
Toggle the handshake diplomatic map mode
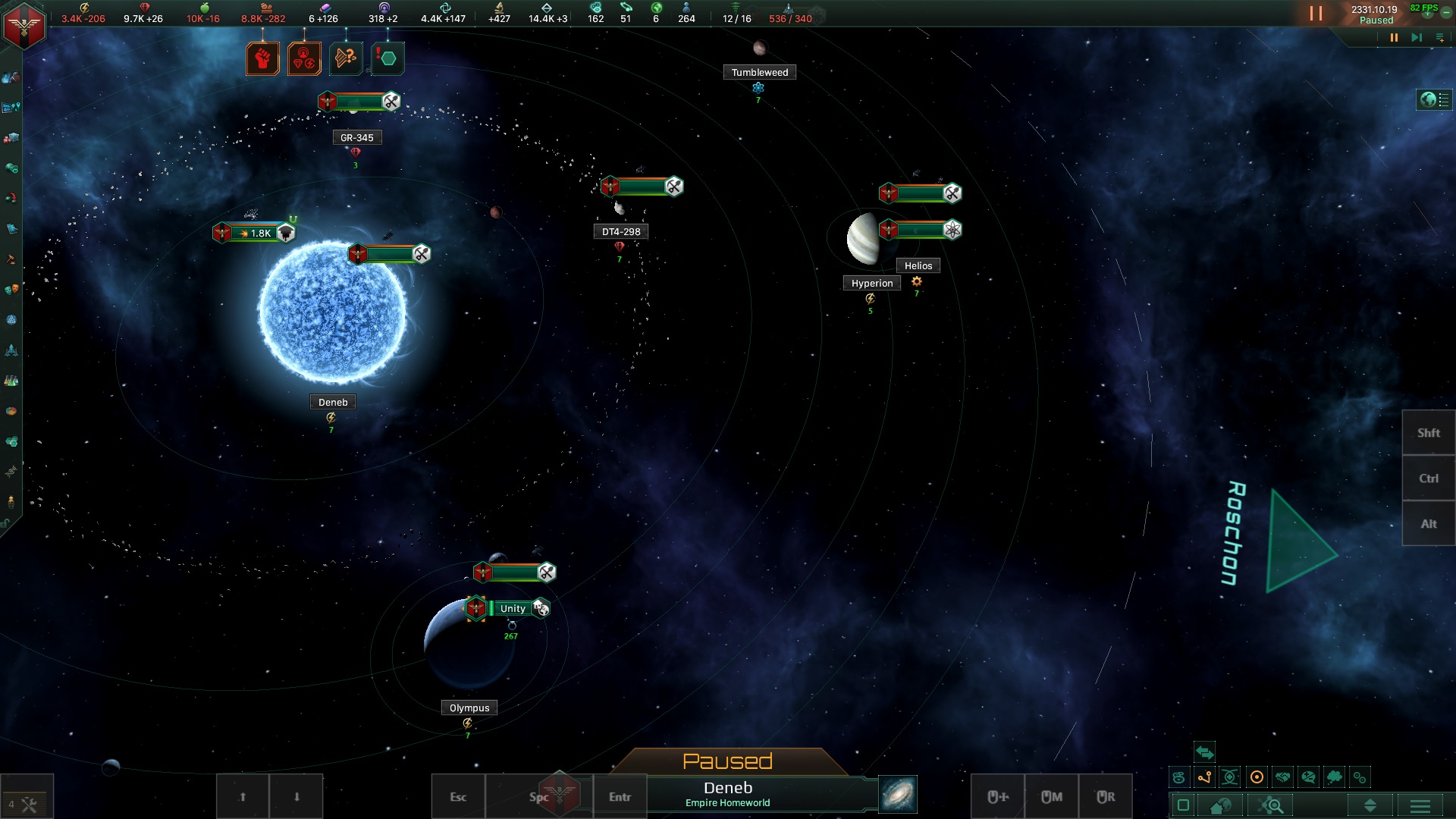[1282, 777]
